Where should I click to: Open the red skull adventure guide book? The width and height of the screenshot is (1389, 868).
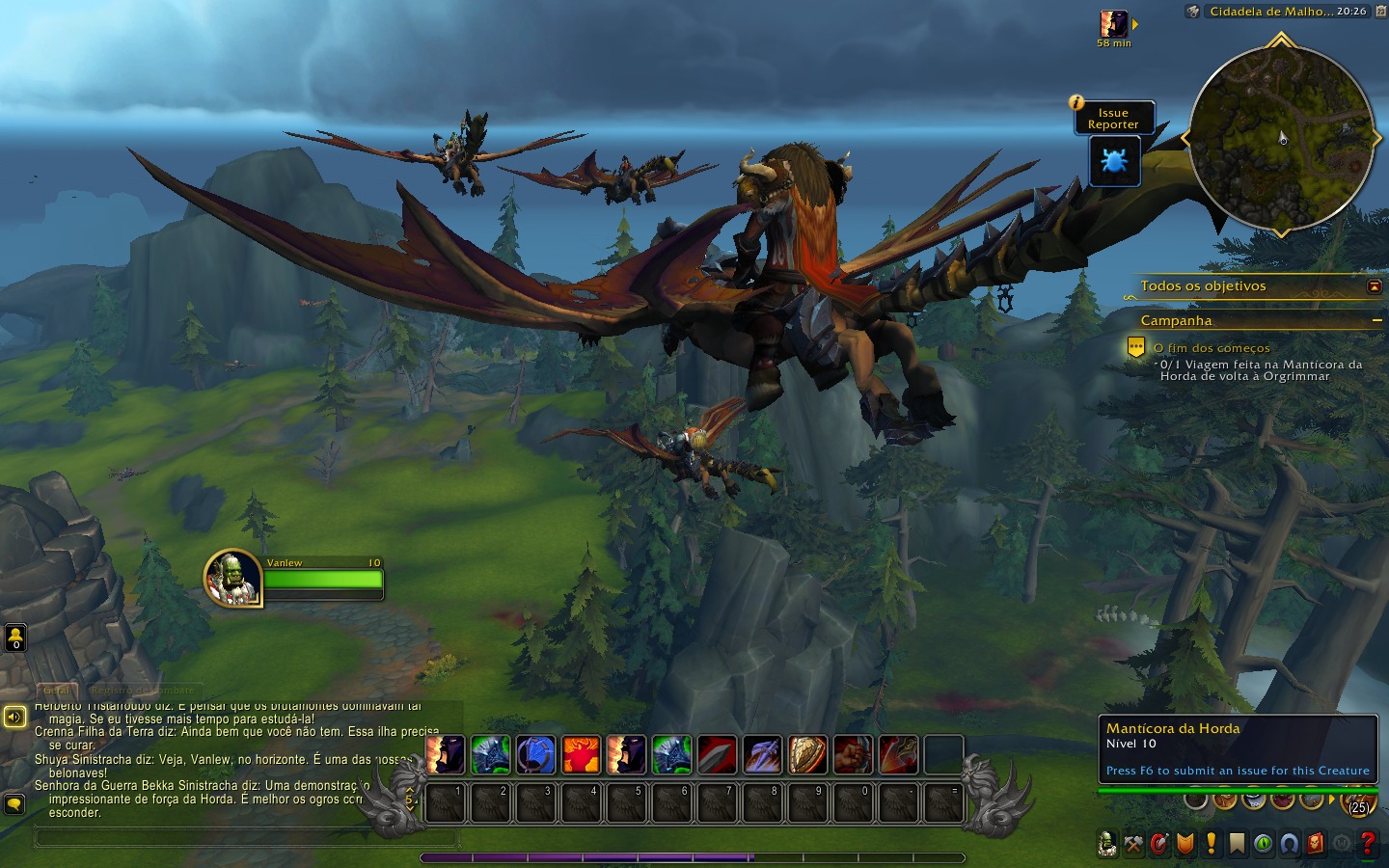(1315, 844)
